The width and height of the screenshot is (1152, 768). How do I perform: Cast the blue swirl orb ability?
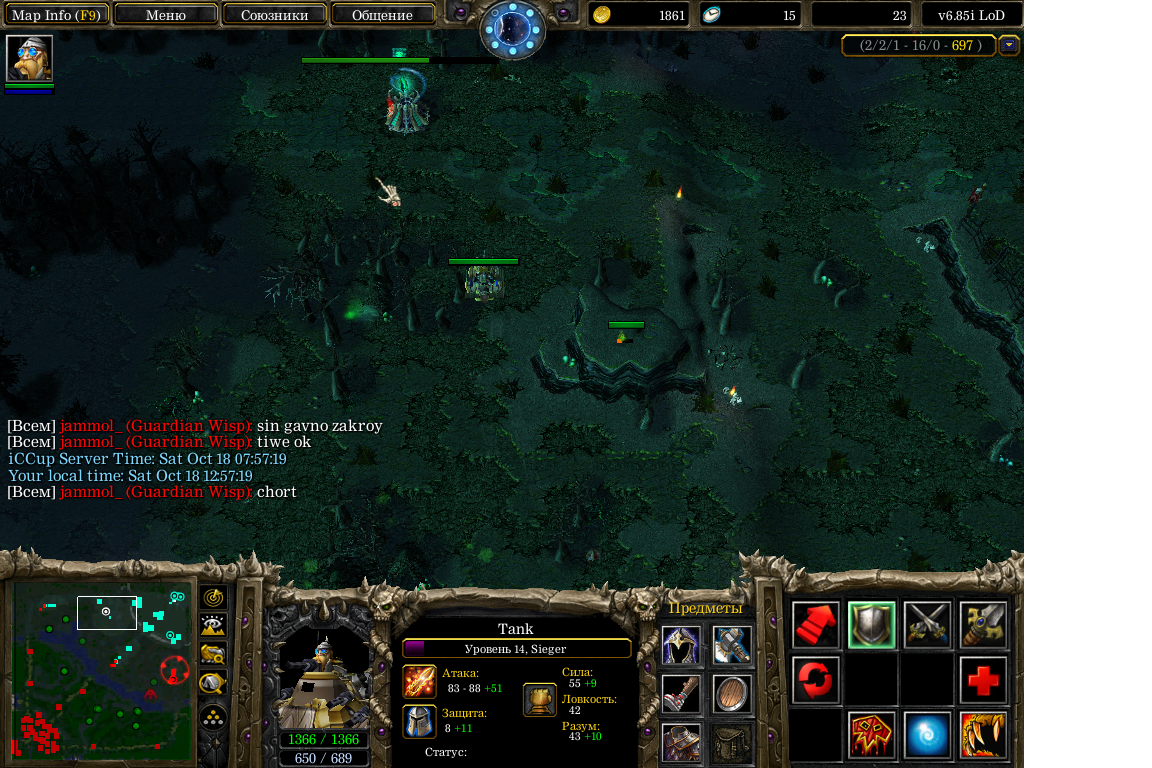point(928,736)
